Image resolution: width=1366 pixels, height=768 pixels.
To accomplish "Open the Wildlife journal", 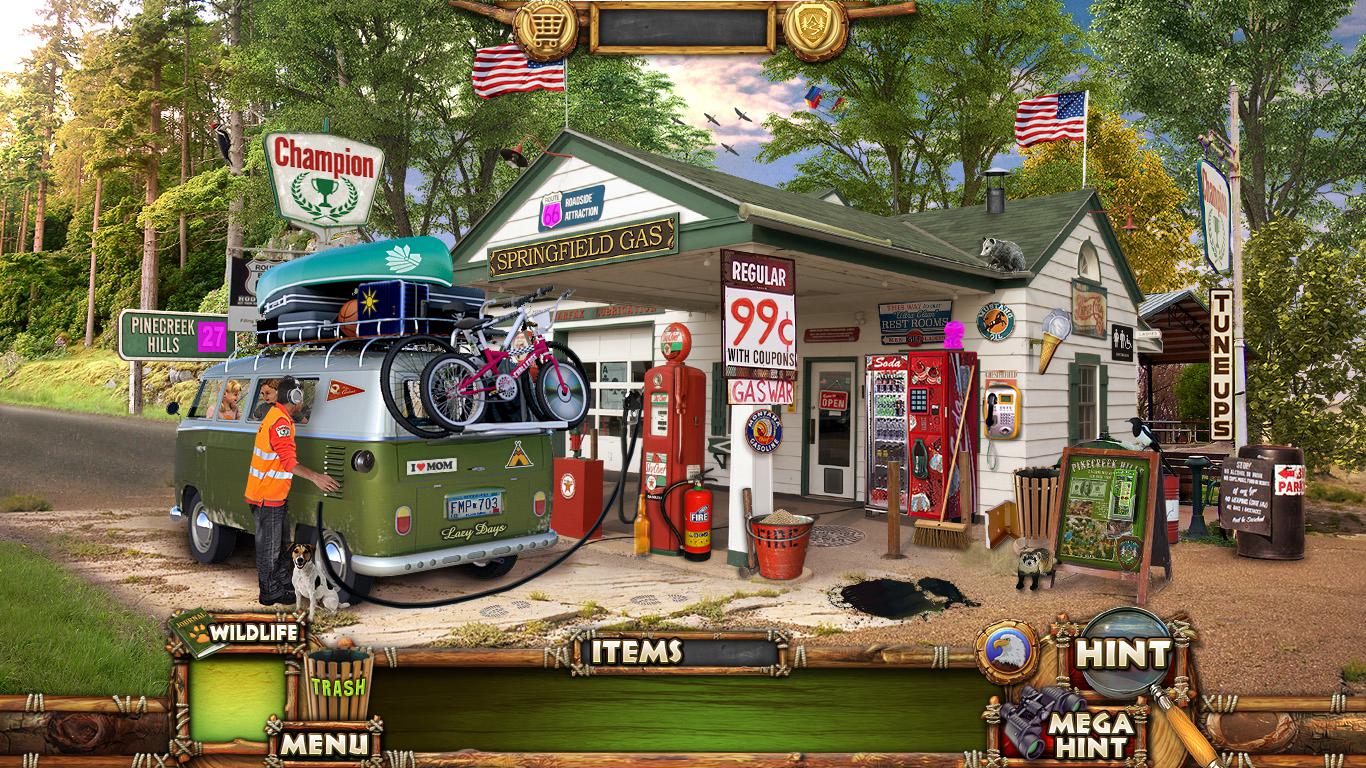I will 239,632.
